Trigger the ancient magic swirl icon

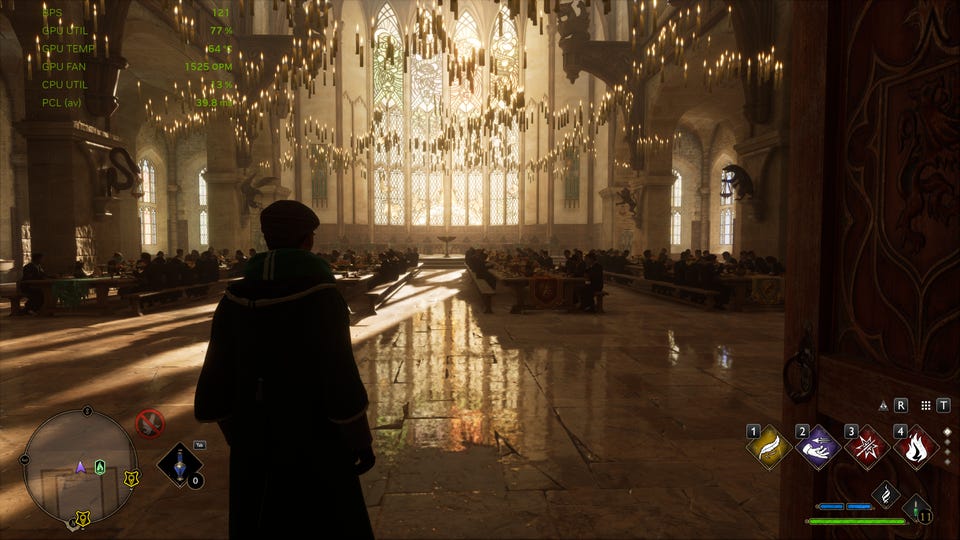(x=885, y=493)
